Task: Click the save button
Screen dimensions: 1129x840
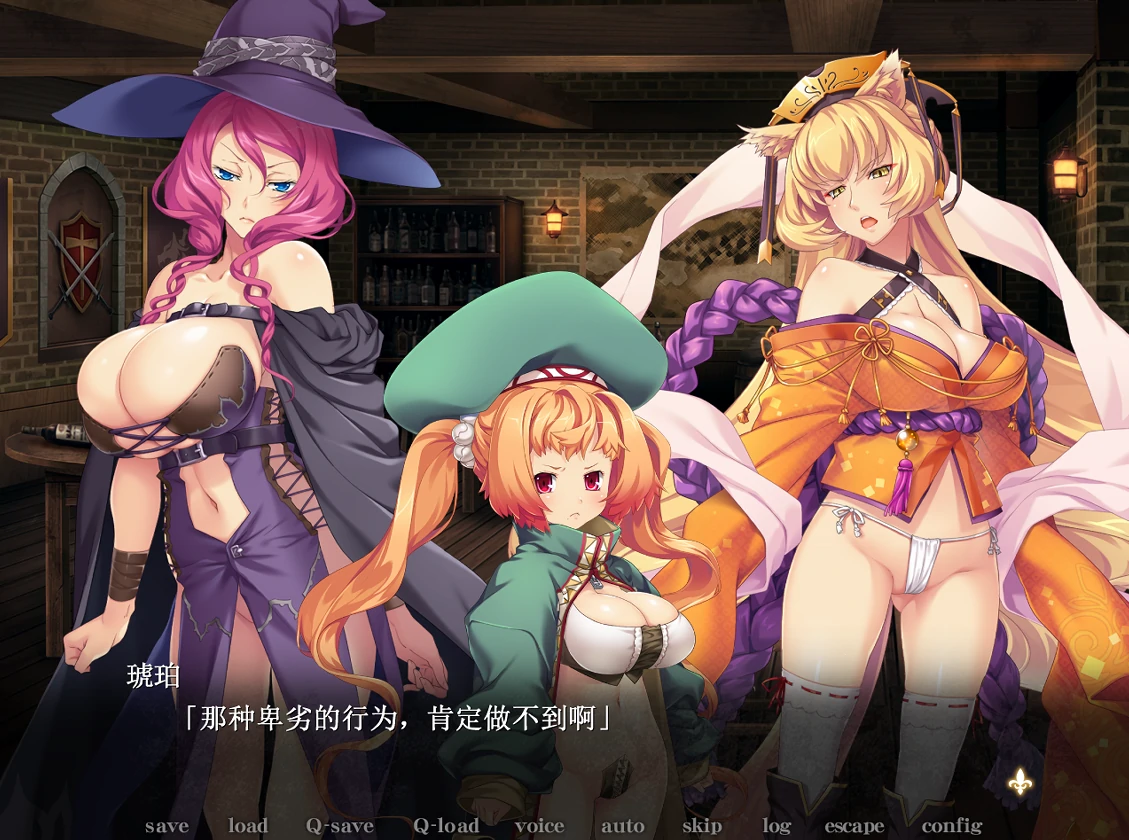Action: point(166,826)
